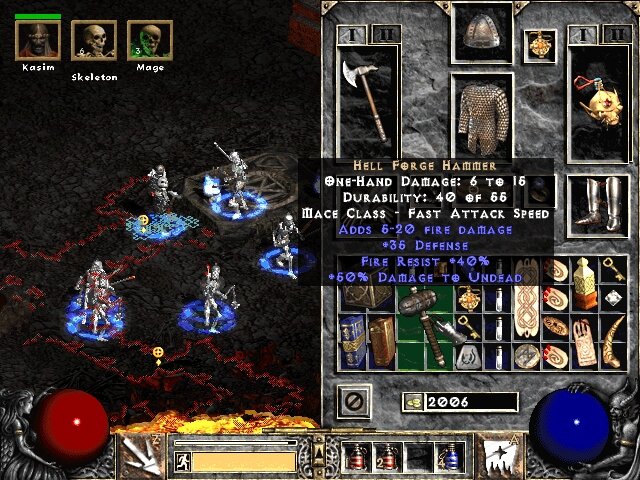Click the equipped amulet slot

[540, 45]
